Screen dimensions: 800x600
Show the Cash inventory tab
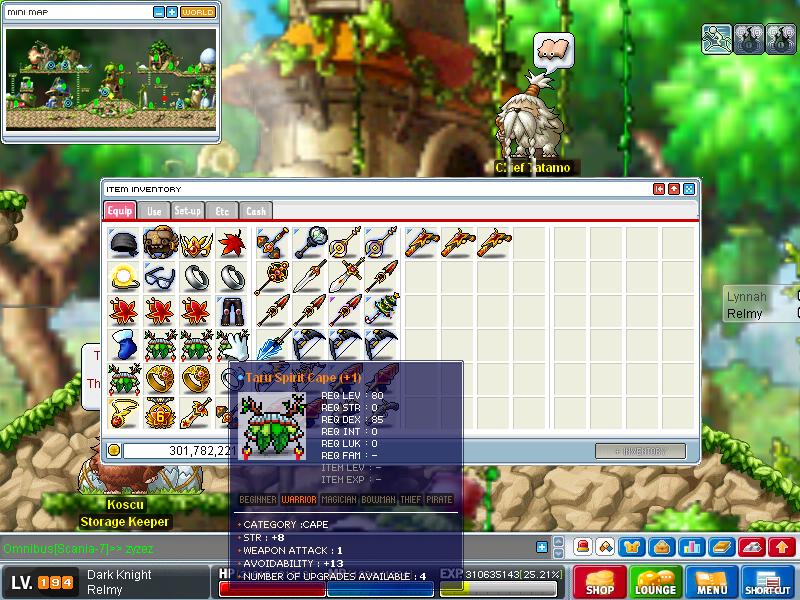click(x=256, y=211)
